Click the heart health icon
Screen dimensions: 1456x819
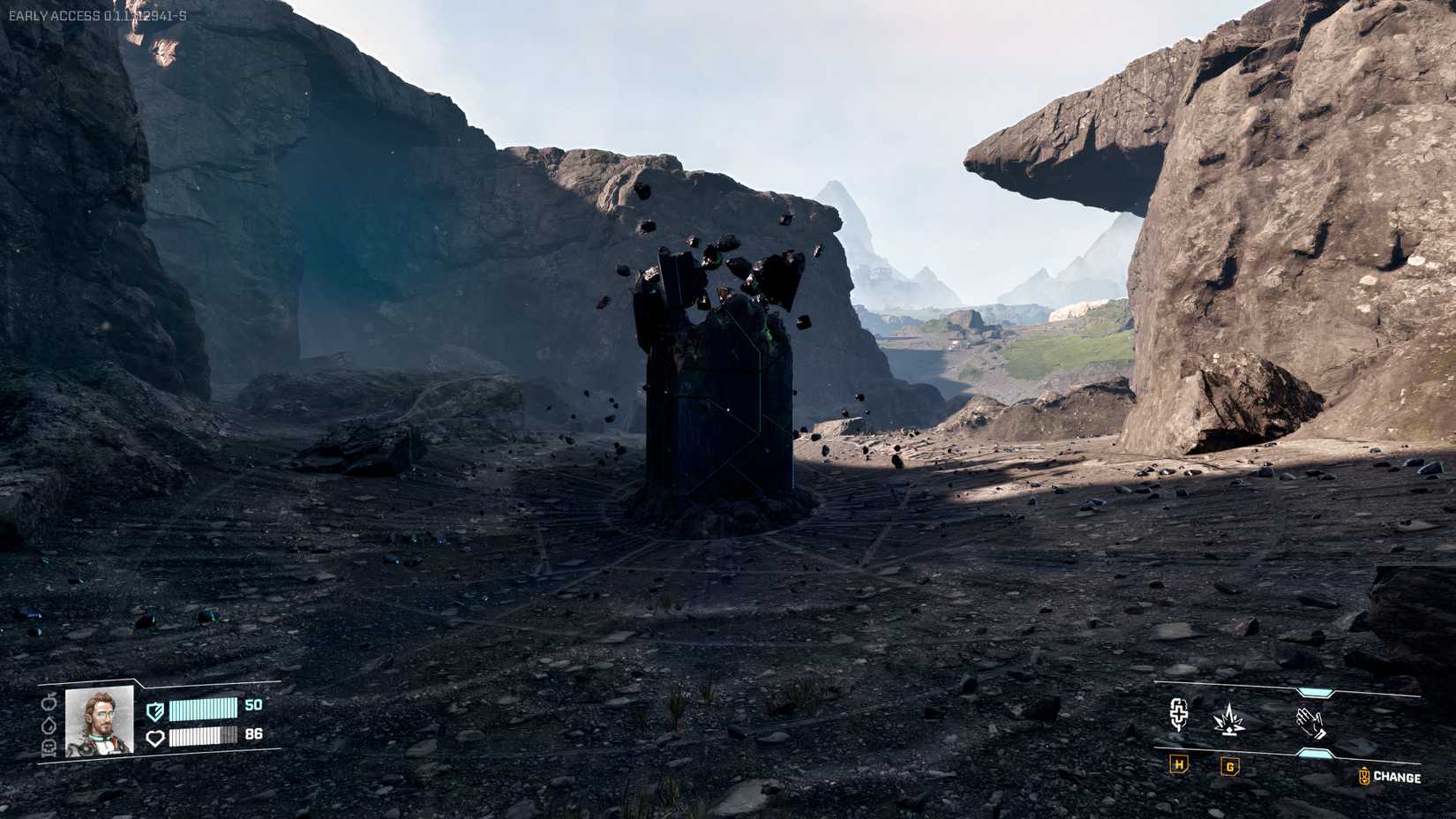tap(157, 738)
